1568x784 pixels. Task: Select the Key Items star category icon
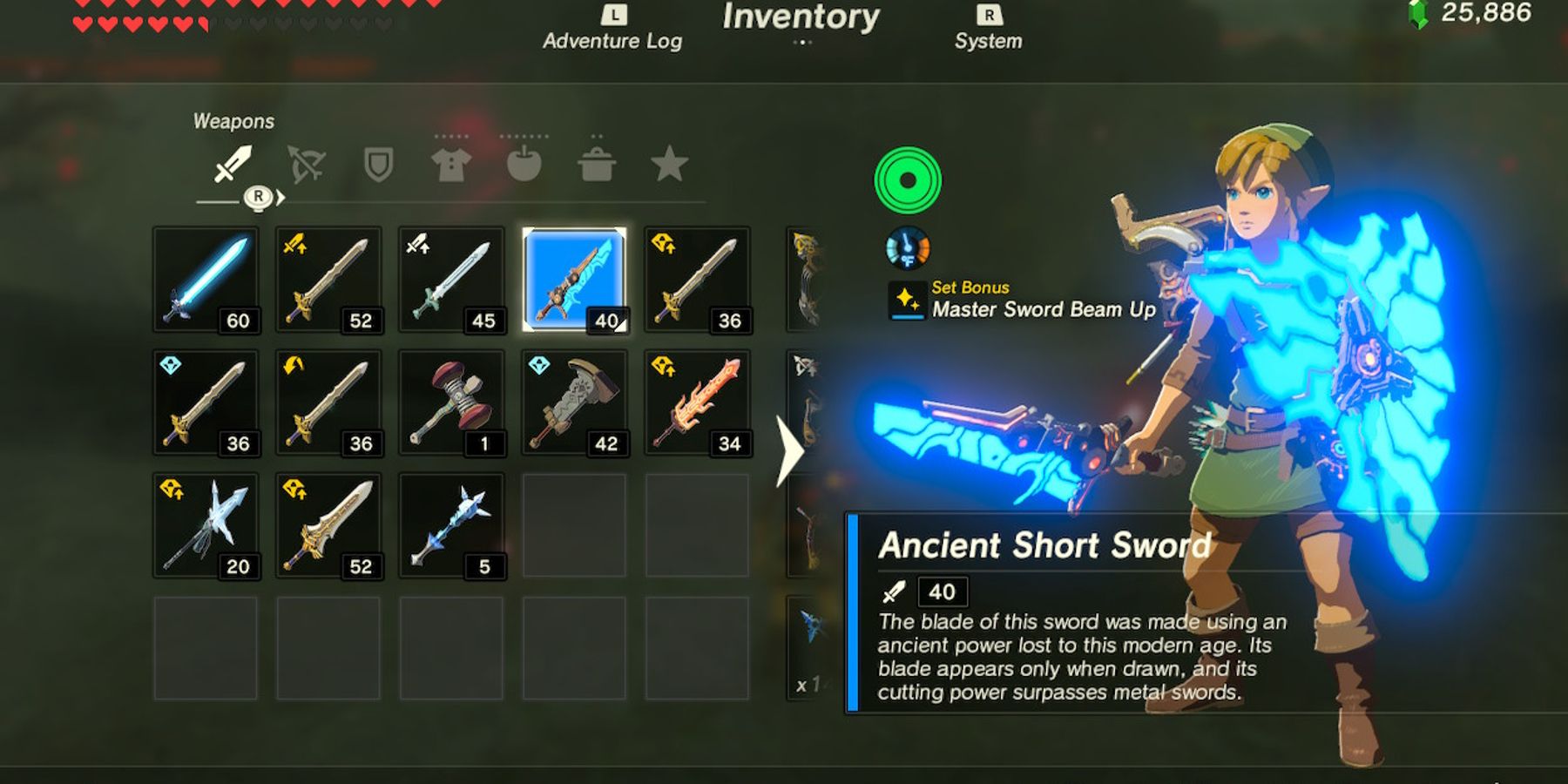click(669, 162)
